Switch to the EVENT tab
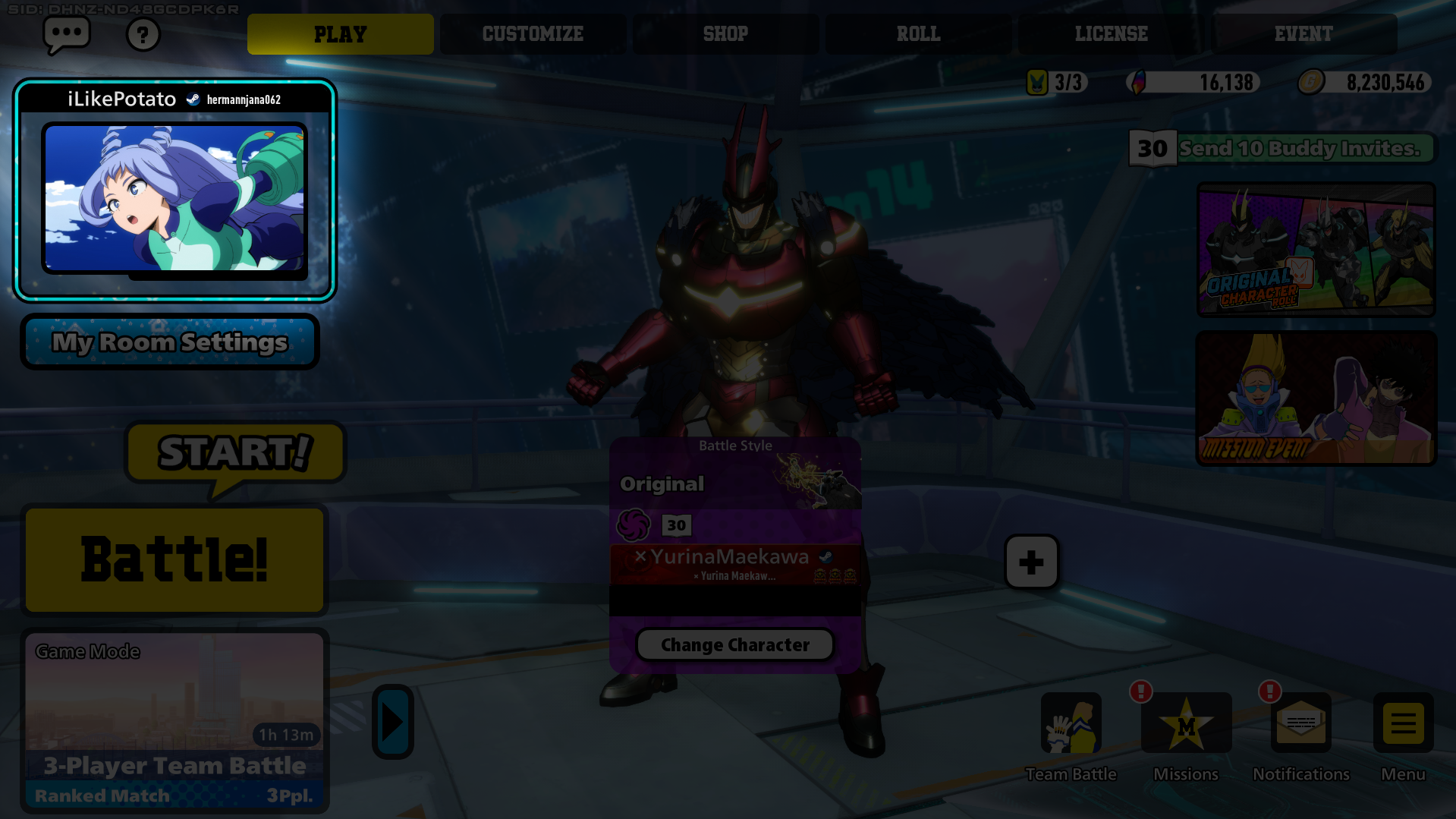Viewport: 1456px width, 819px height. [1303, 34]
